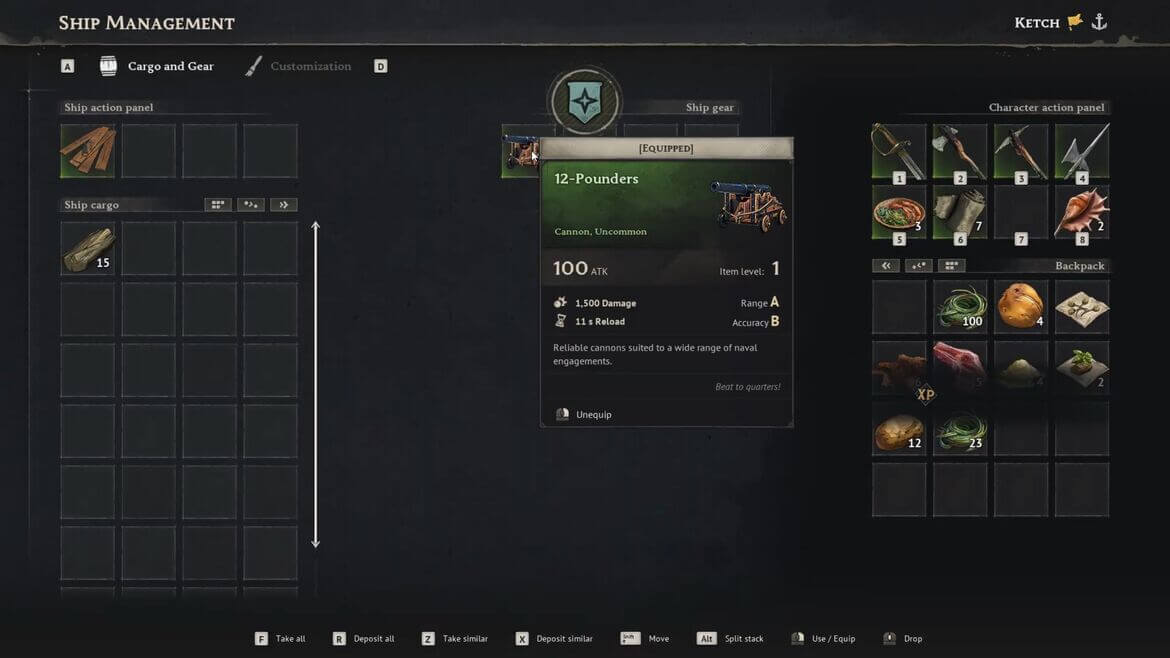Select the wooden planks in ship action panel
The image size is (1170, 658).
coord(88,151)
